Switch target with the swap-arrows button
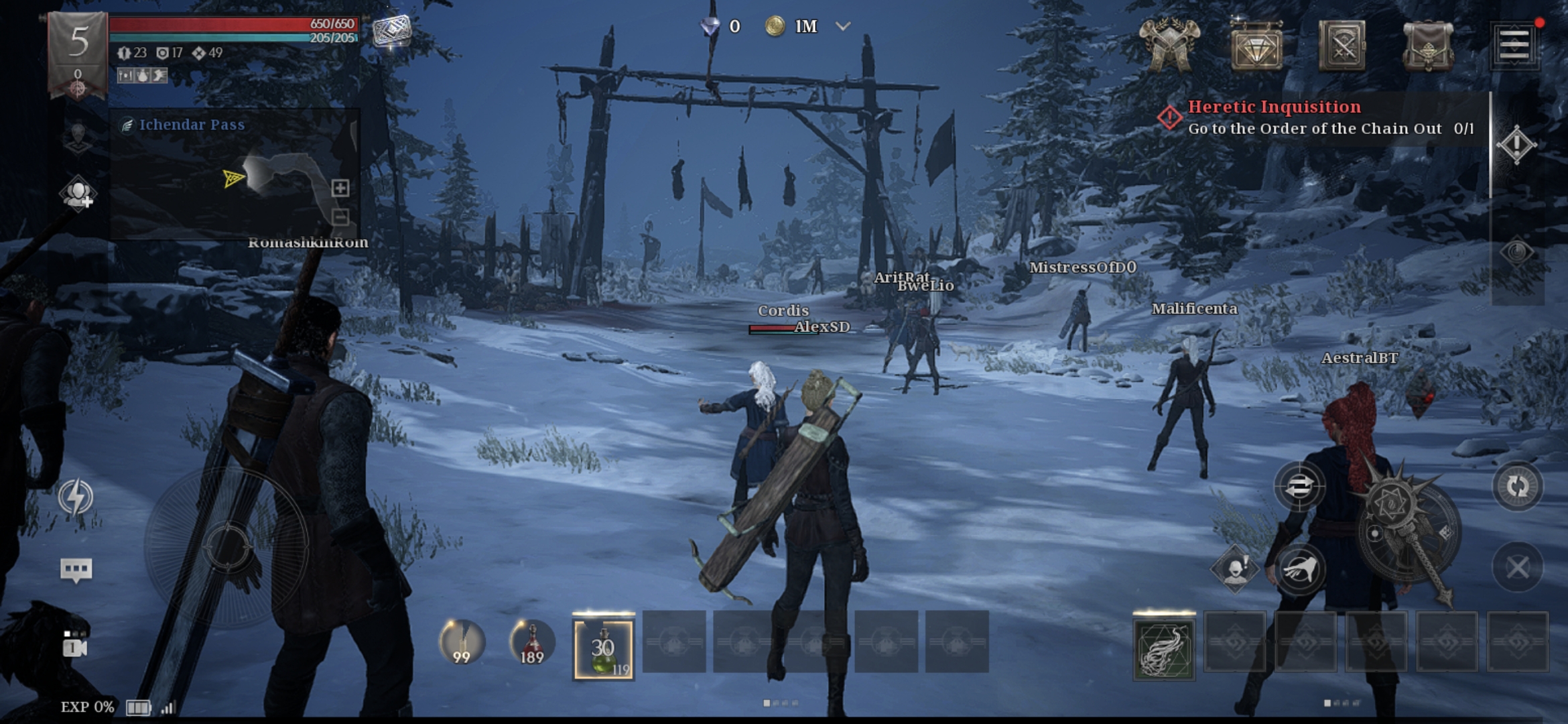The width and height of the screenshot is (1568, 724). click(1299, 486)
